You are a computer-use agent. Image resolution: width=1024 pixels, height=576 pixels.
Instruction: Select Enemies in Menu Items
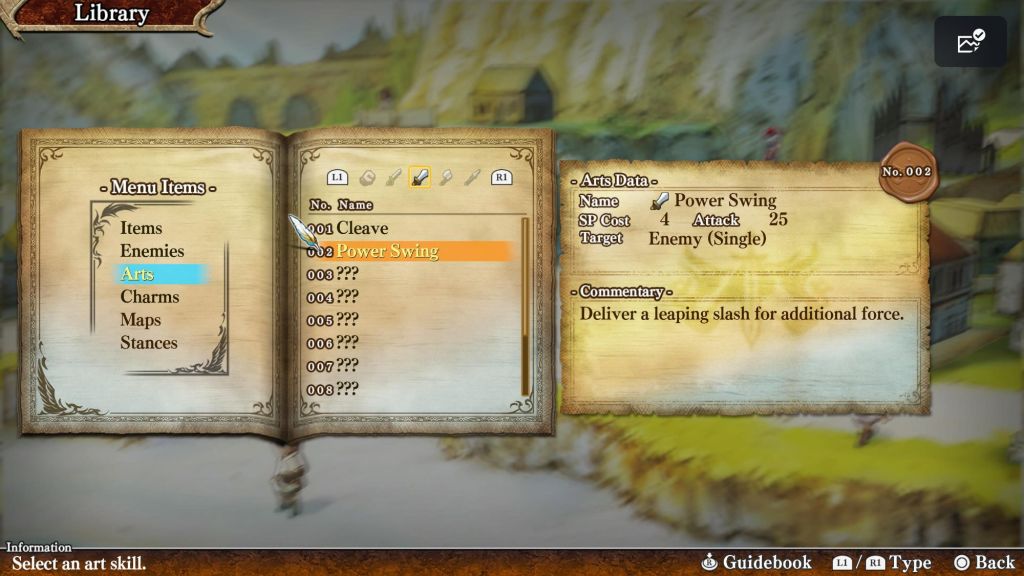(152, 251)
